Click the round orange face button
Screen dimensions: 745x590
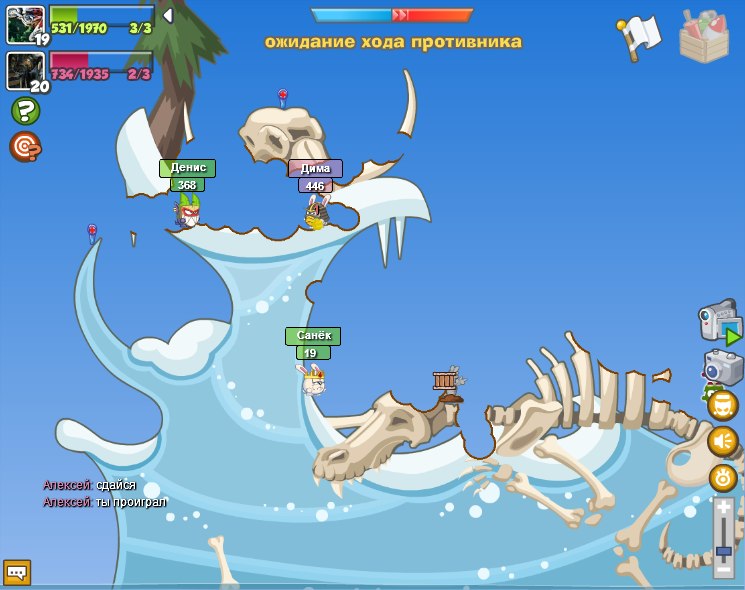pyautogui.click(x=723, y=405)
